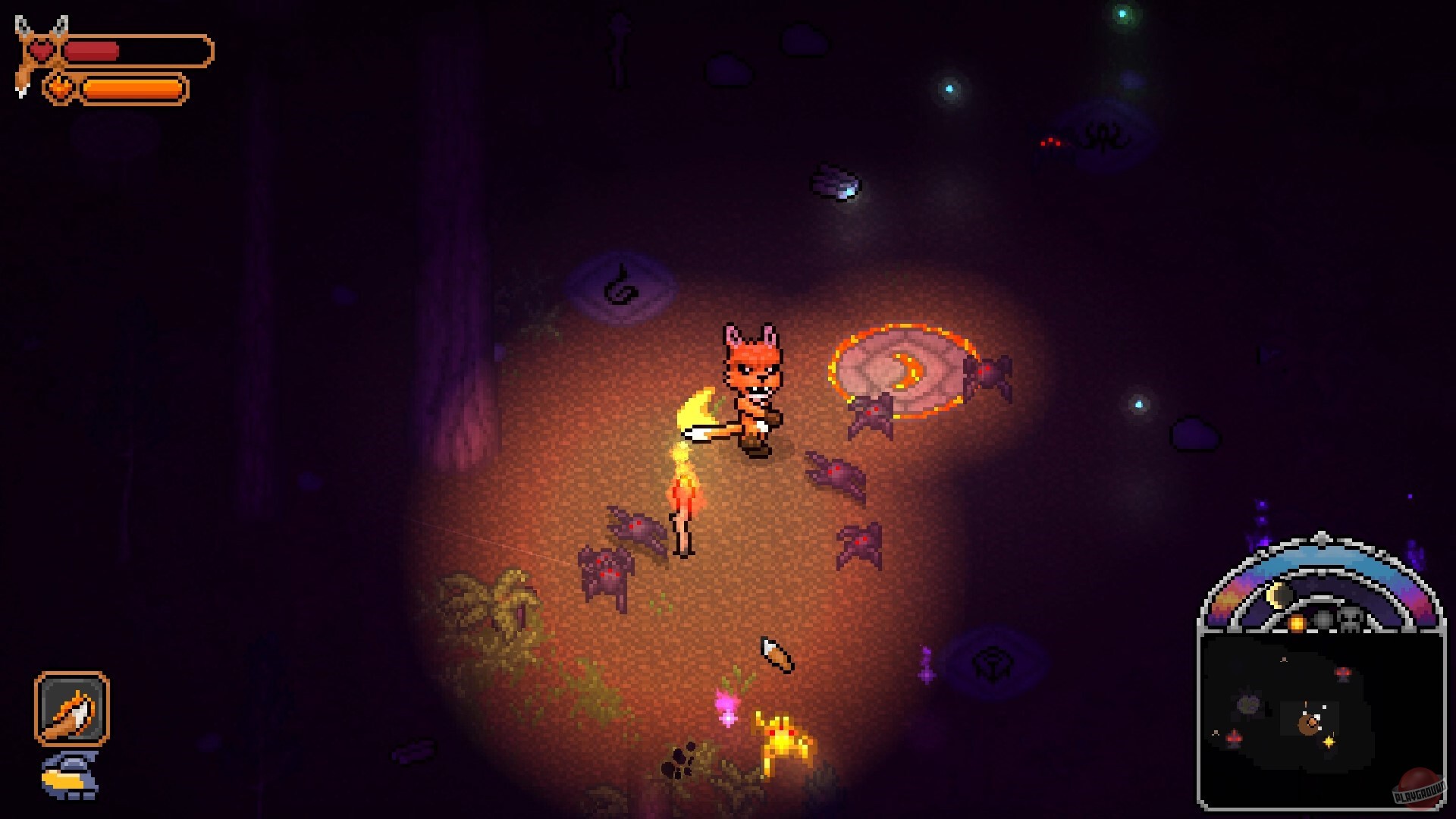Click the fox ears emblem above the bars

pos(42,23)
